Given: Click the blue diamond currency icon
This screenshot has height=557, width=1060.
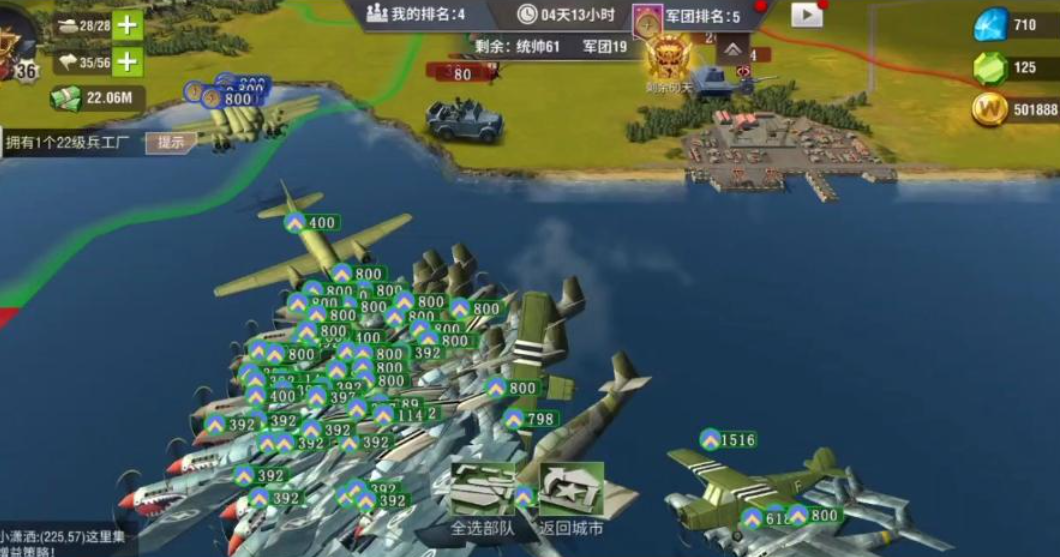Looking at the screenshot, I should click(990, 25).
